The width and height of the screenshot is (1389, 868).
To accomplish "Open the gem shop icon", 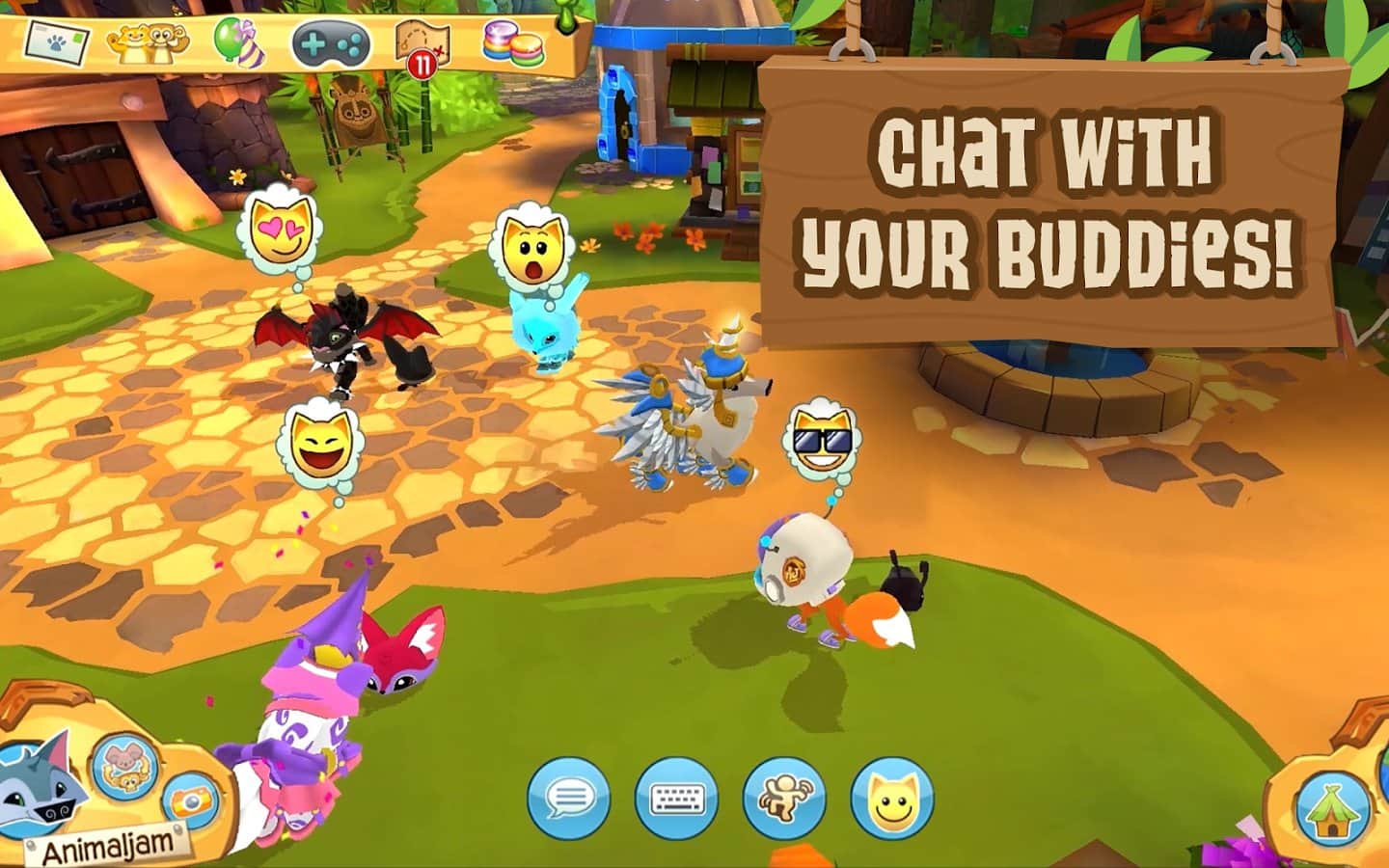I will tap(513, 43).
